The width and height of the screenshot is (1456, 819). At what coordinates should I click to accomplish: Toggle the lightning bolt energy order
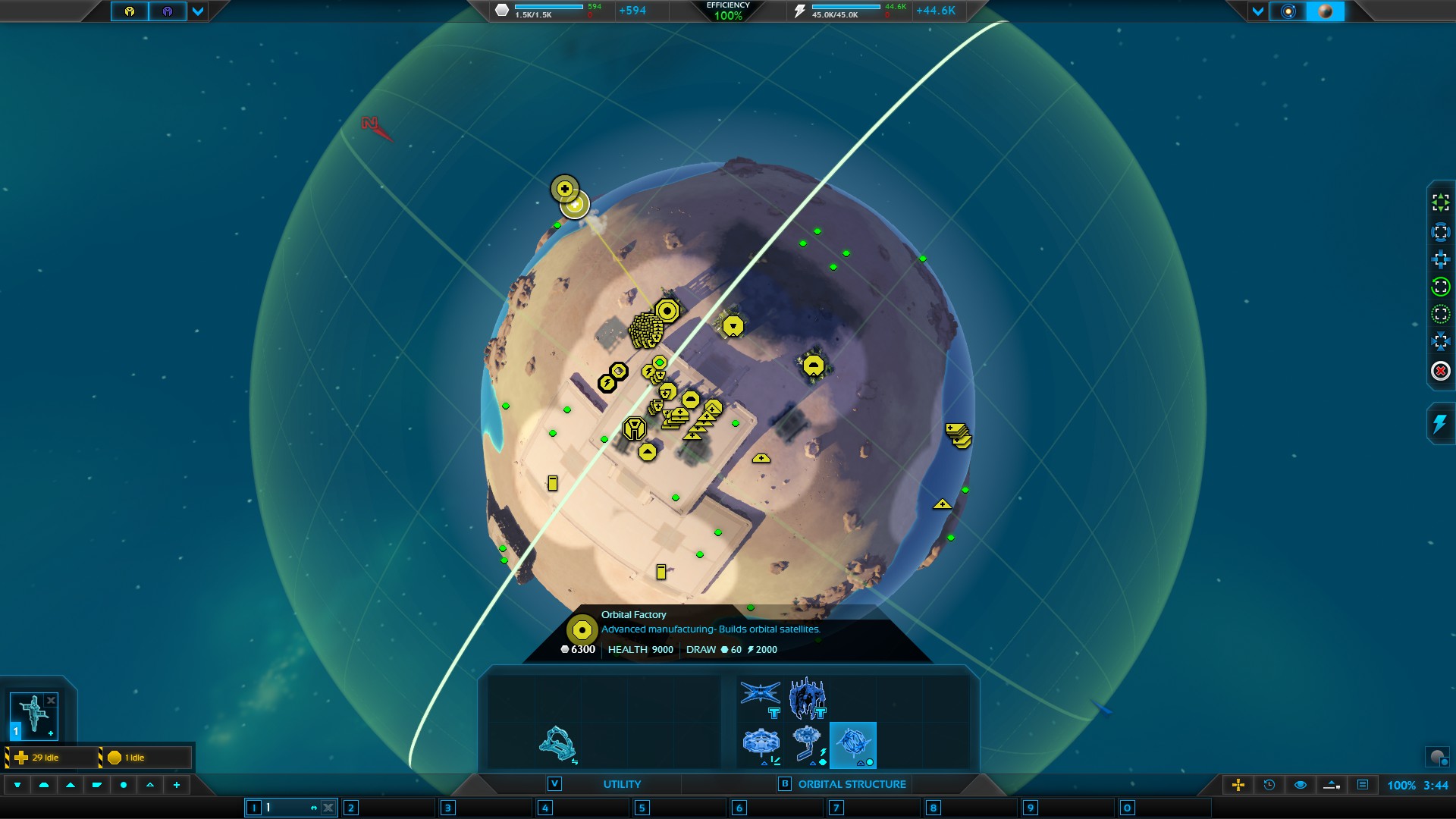point(1440,423)
